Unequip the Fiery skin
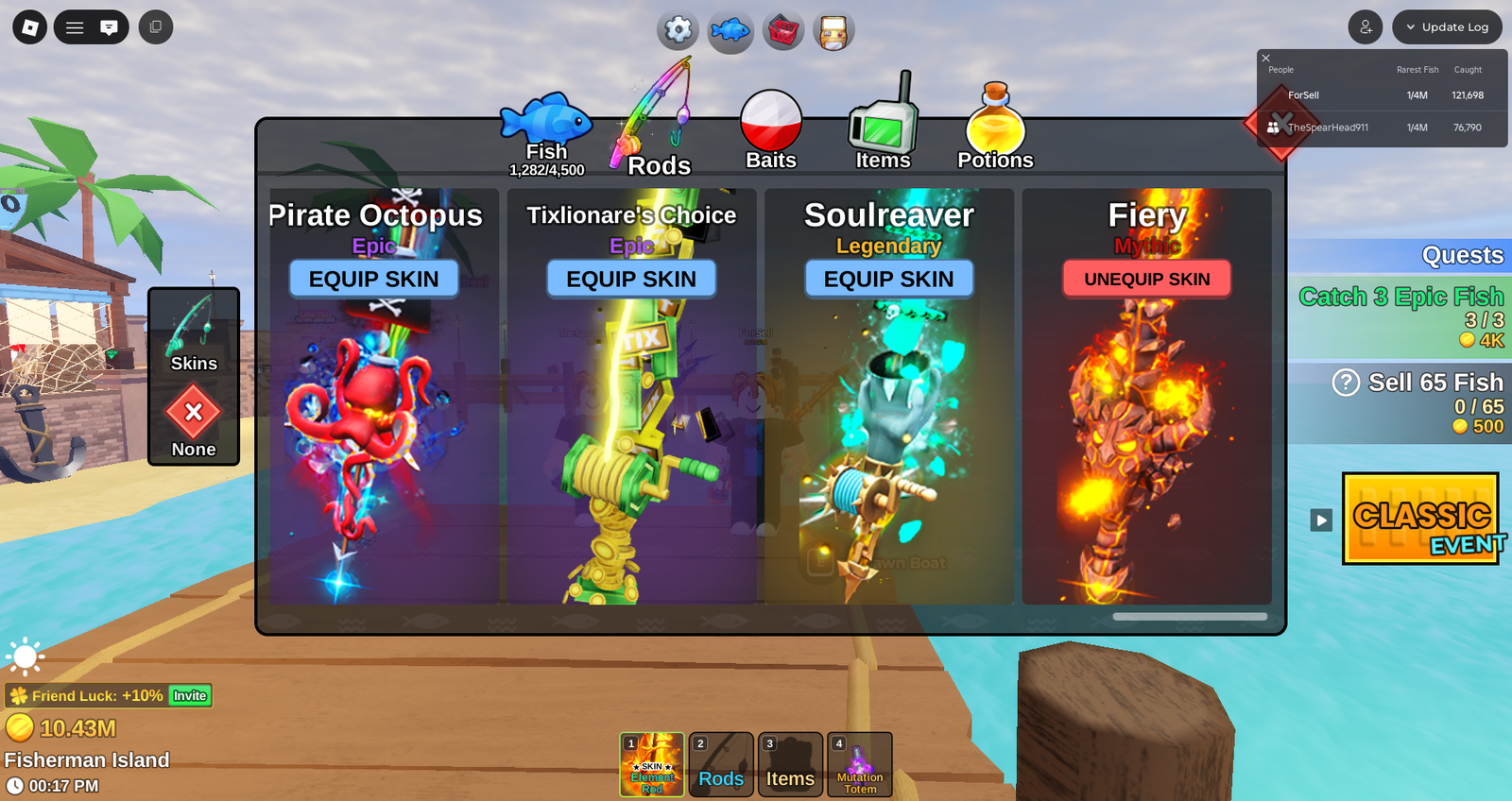Screen dimensions: 1512x801 pos(1146,279)
